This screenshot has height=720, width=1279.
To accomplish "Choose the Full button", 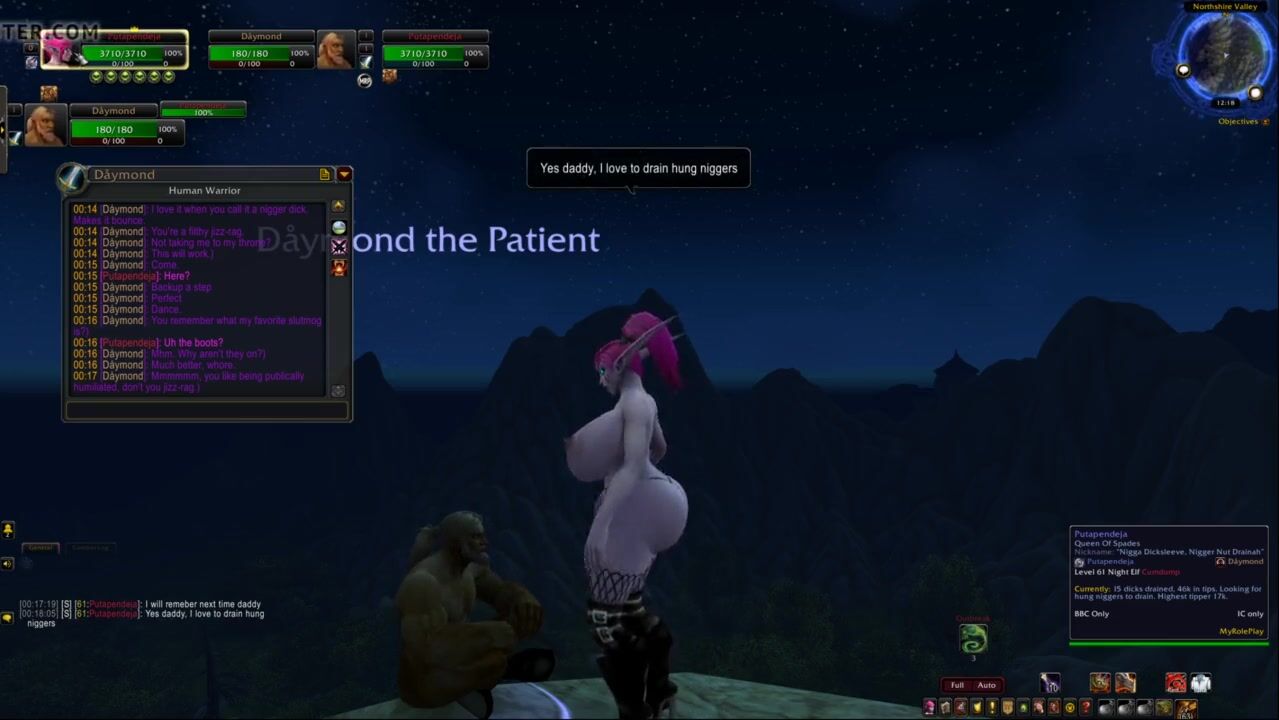I will pyautogui.click(x=957, y=685).
